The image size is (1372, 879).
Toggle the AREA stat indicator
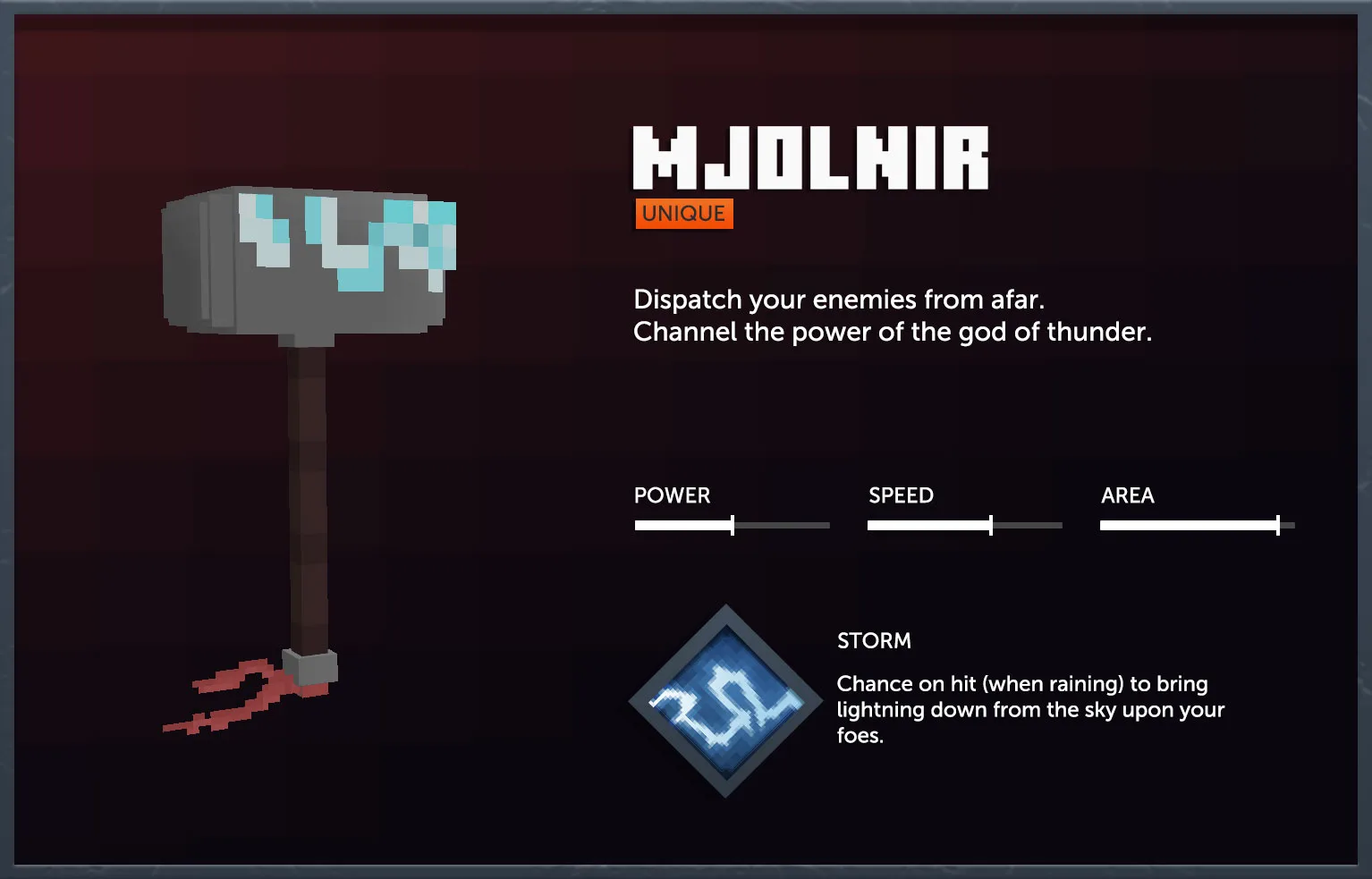(x=1196, y=525)
